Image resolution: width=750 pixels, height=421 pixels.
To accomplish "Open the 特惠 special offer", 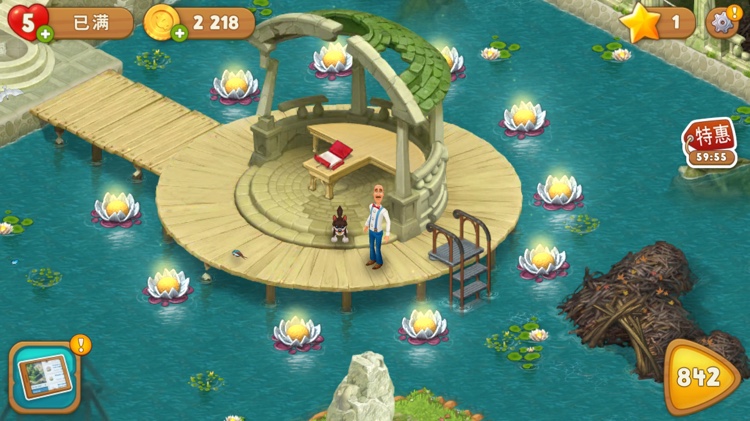I will (x=710, y=142).
